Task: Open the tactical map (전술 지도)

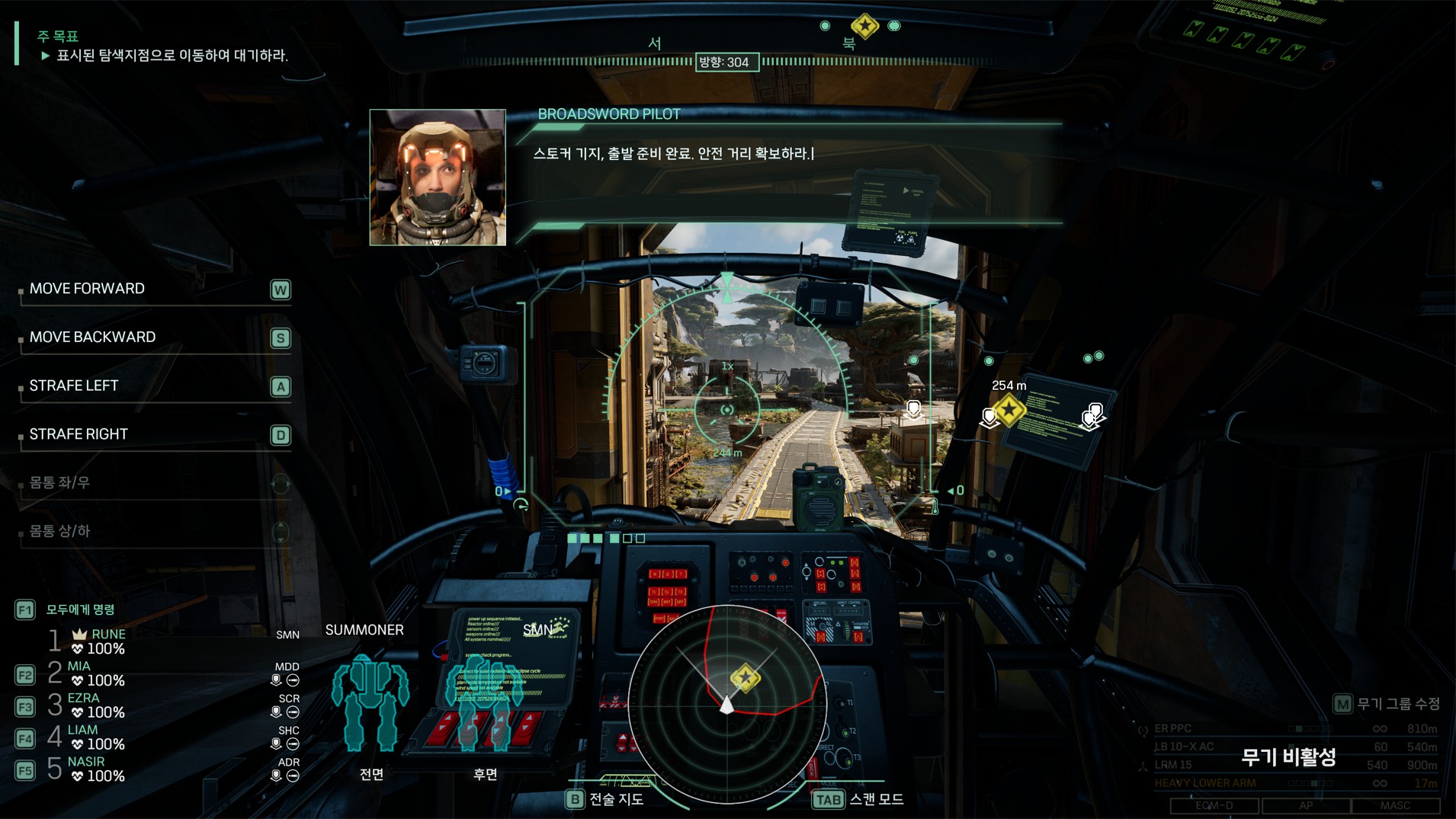Action: 606,799
